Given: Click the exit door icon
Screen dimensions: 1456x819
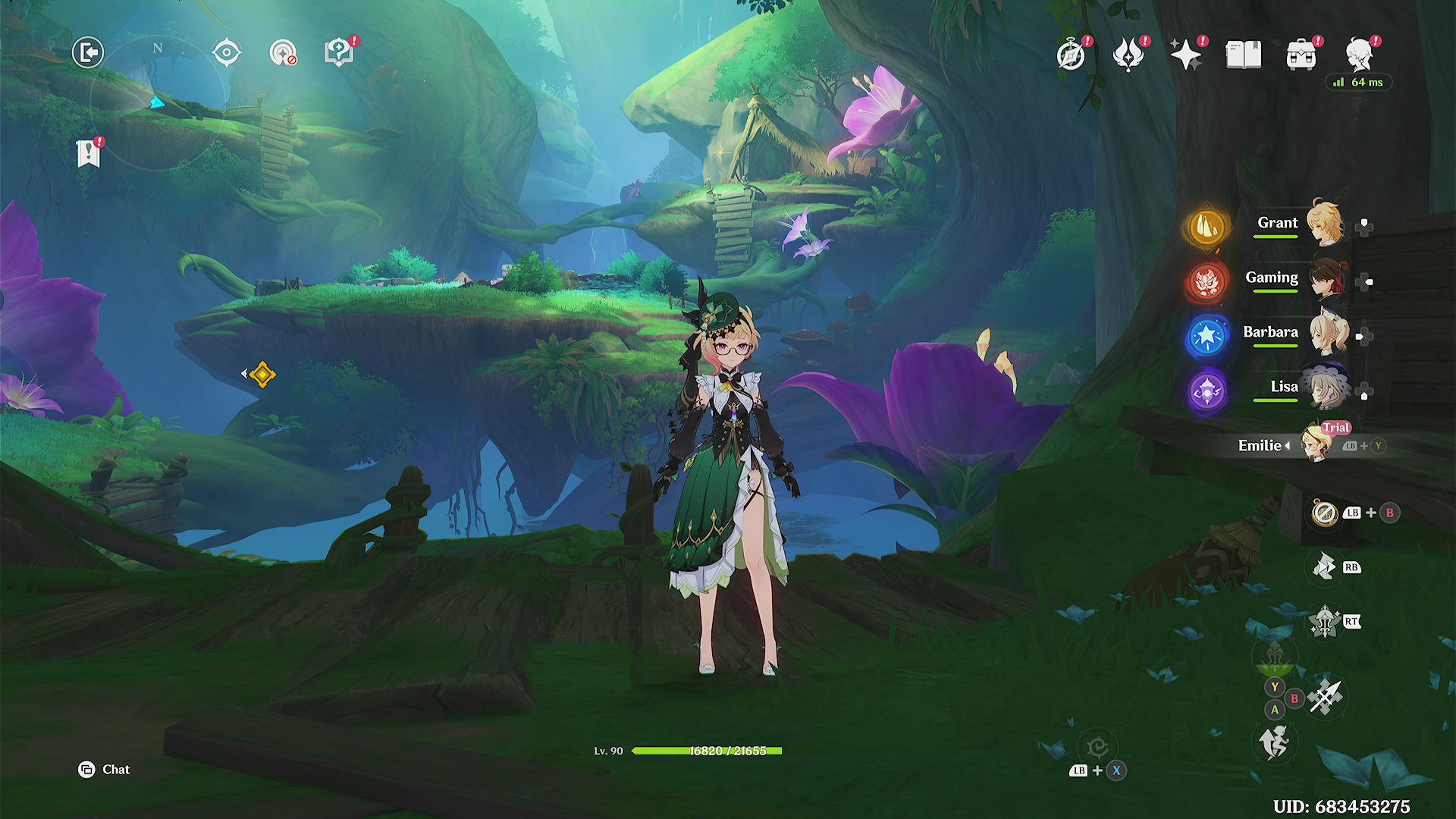Looking at the screenshot, I should coord(88,53).
